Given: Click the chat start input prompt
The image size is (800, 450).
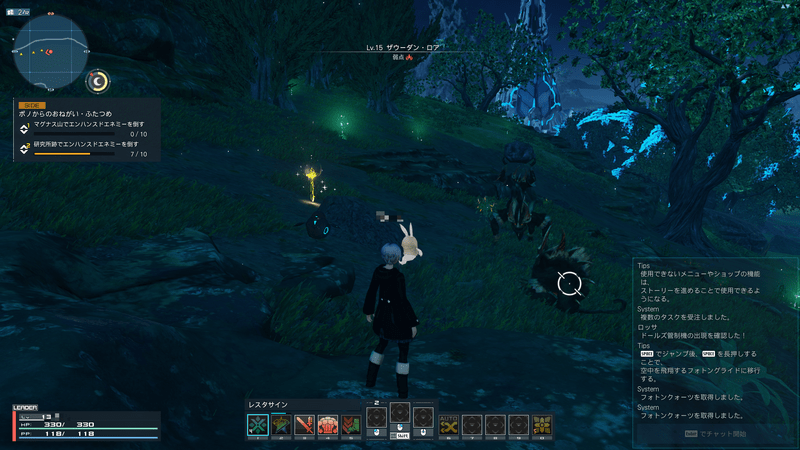Looking at the screenshot, I should pos(715,433).
